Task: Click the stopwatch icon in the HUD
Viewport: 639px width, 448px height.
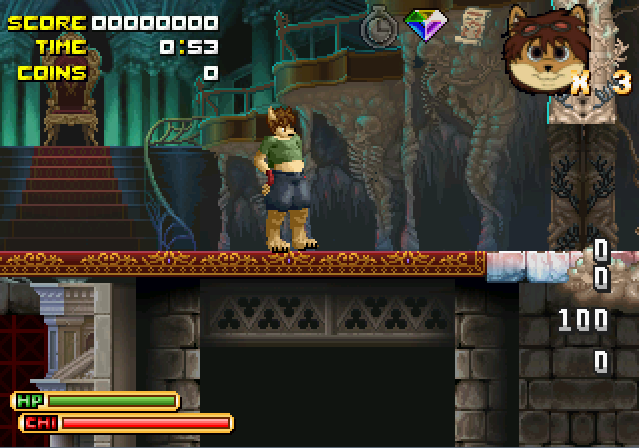Action: click(380, 25)
